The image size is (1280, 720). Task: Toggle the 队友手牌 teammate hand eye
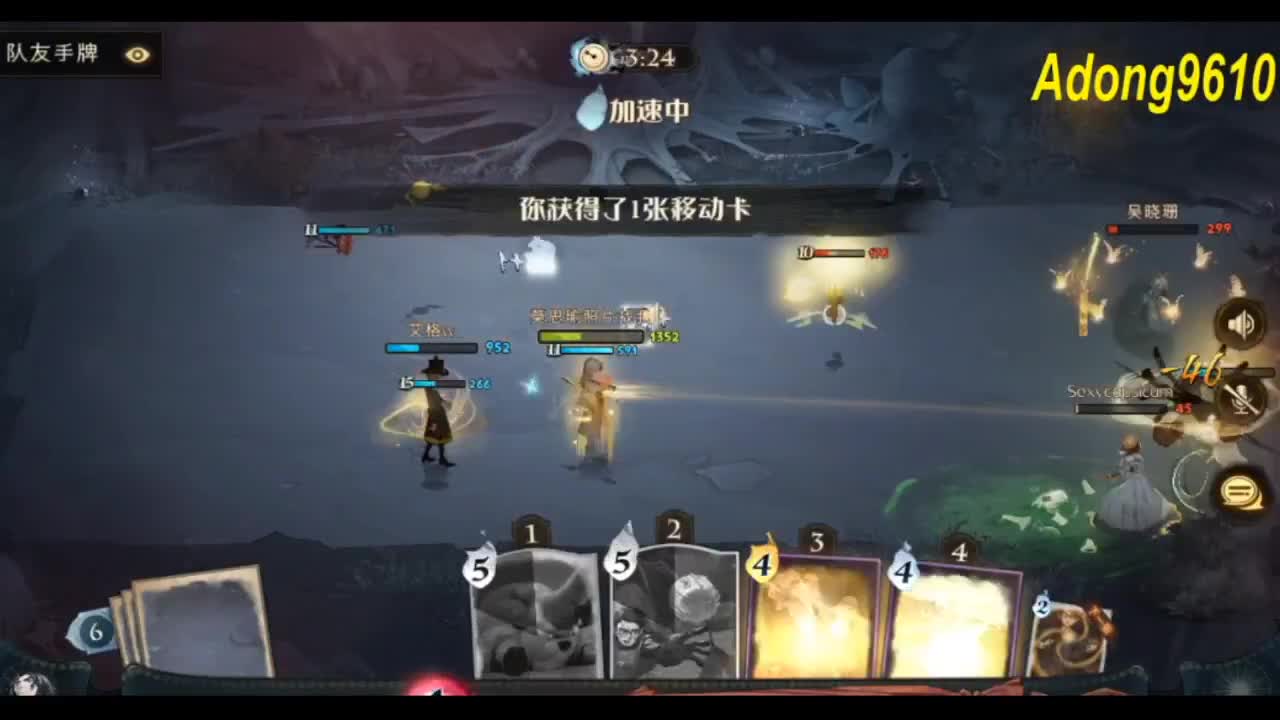pos(138,56)
